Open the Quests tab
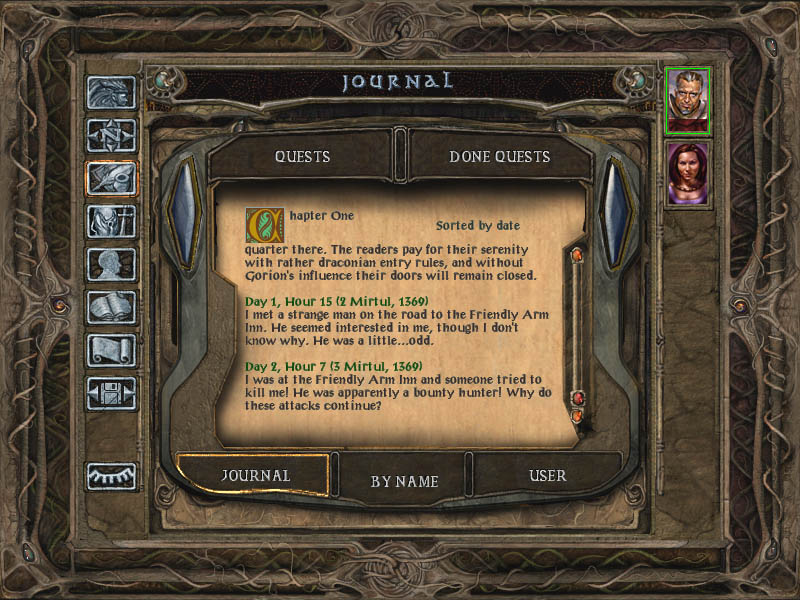Image resolution: width=800 pixels, height=600 pixels. [x=302, y=157]
